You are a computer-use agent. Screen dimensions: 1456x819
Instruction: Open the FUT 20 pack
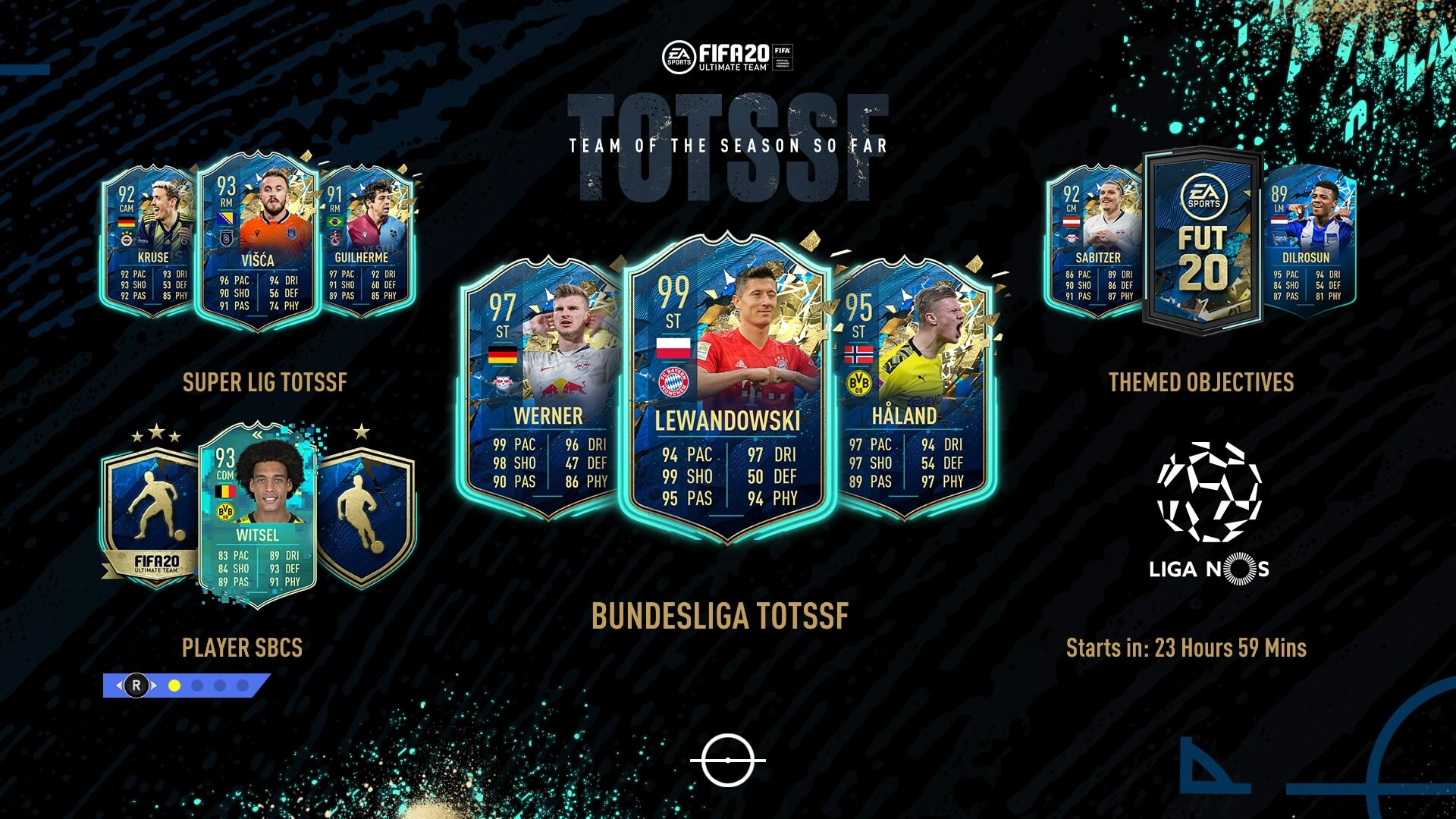1203,243
